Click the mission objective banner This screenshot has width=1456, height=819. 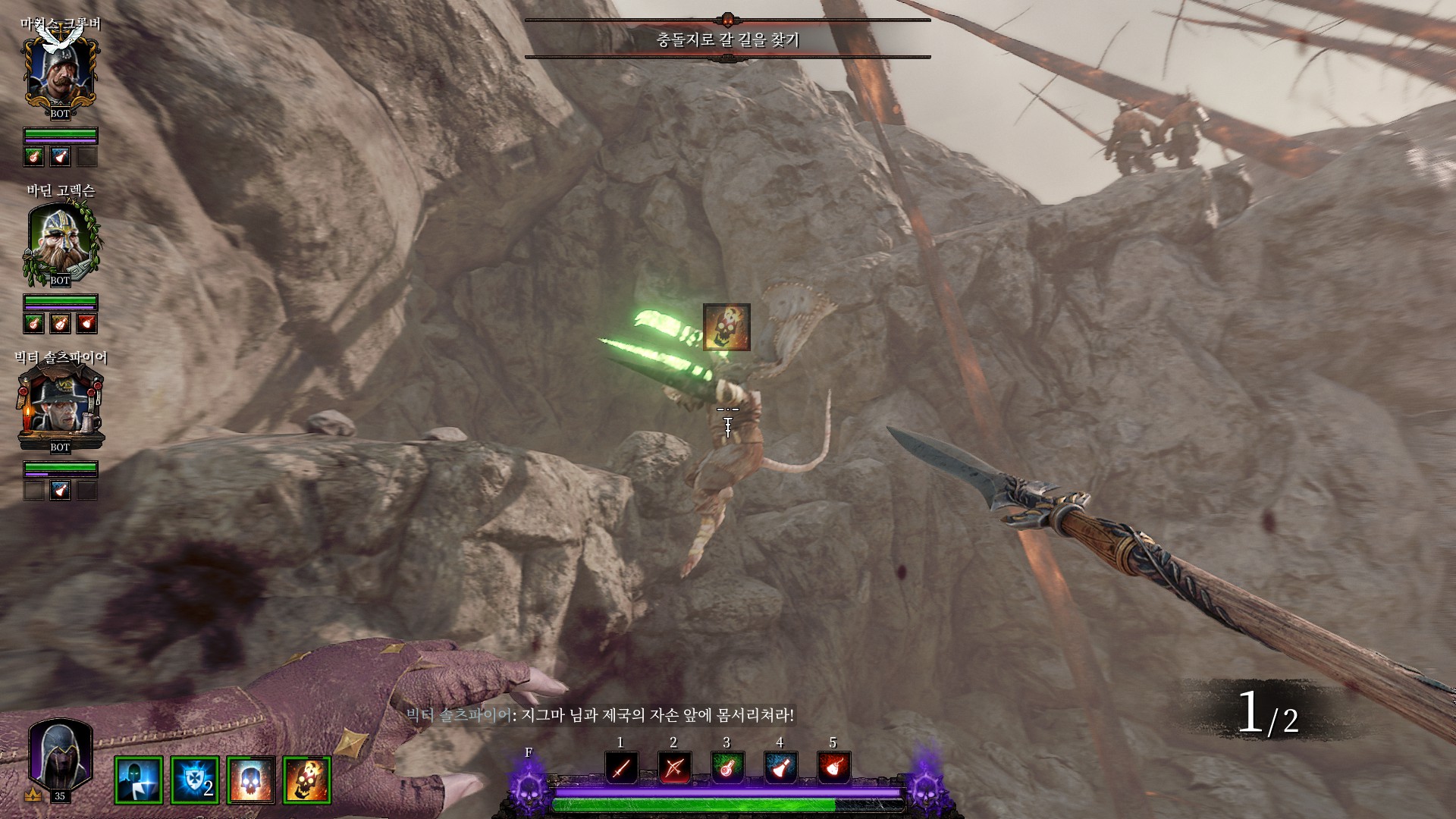[x=727, y=39]
